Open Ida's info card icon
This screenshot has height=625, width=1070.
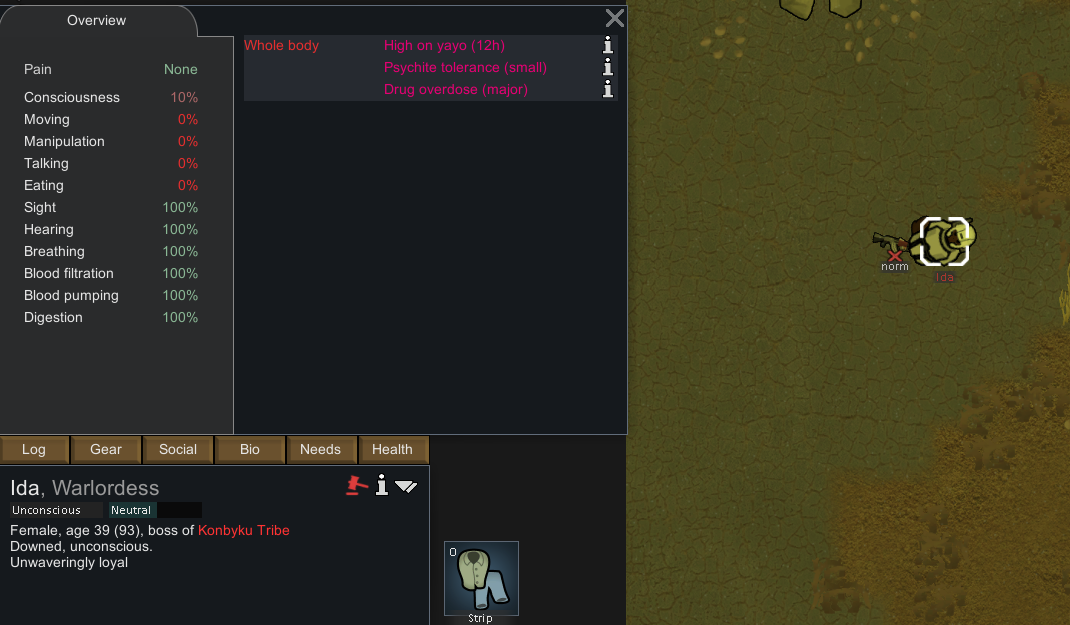click(381, 486)
